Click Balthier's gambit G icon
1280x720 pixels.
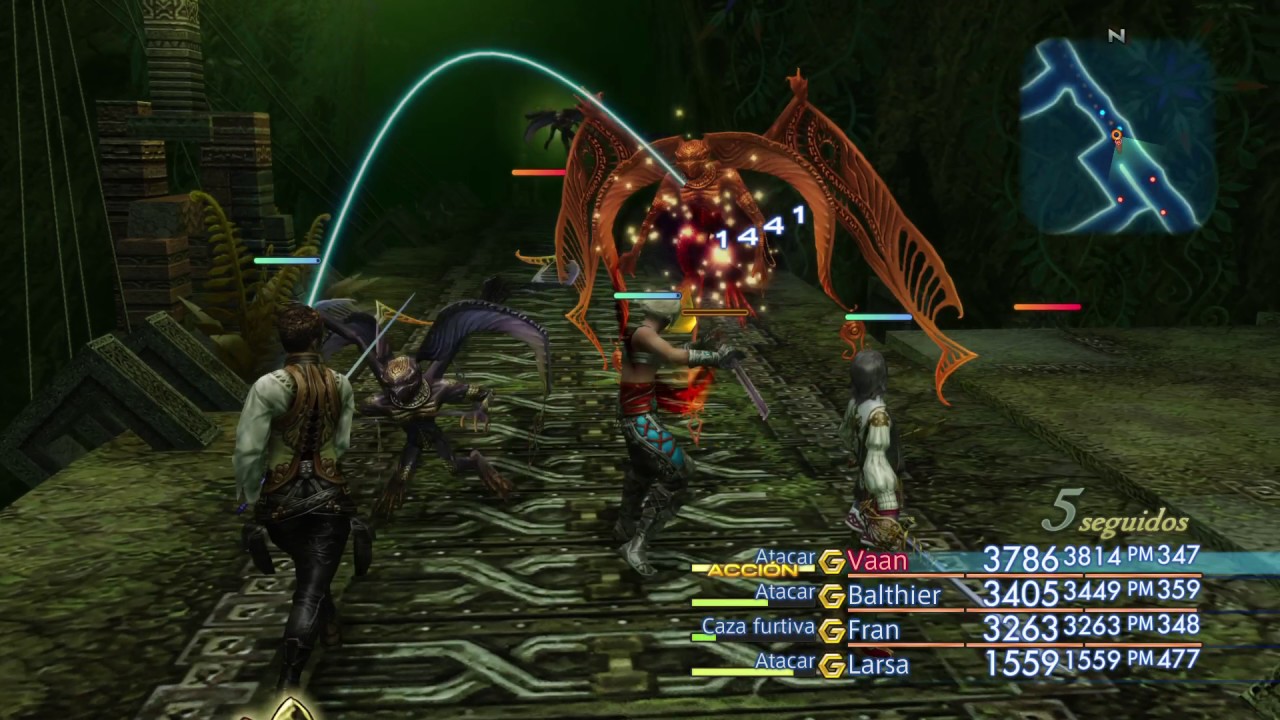[x=832, y=597]
